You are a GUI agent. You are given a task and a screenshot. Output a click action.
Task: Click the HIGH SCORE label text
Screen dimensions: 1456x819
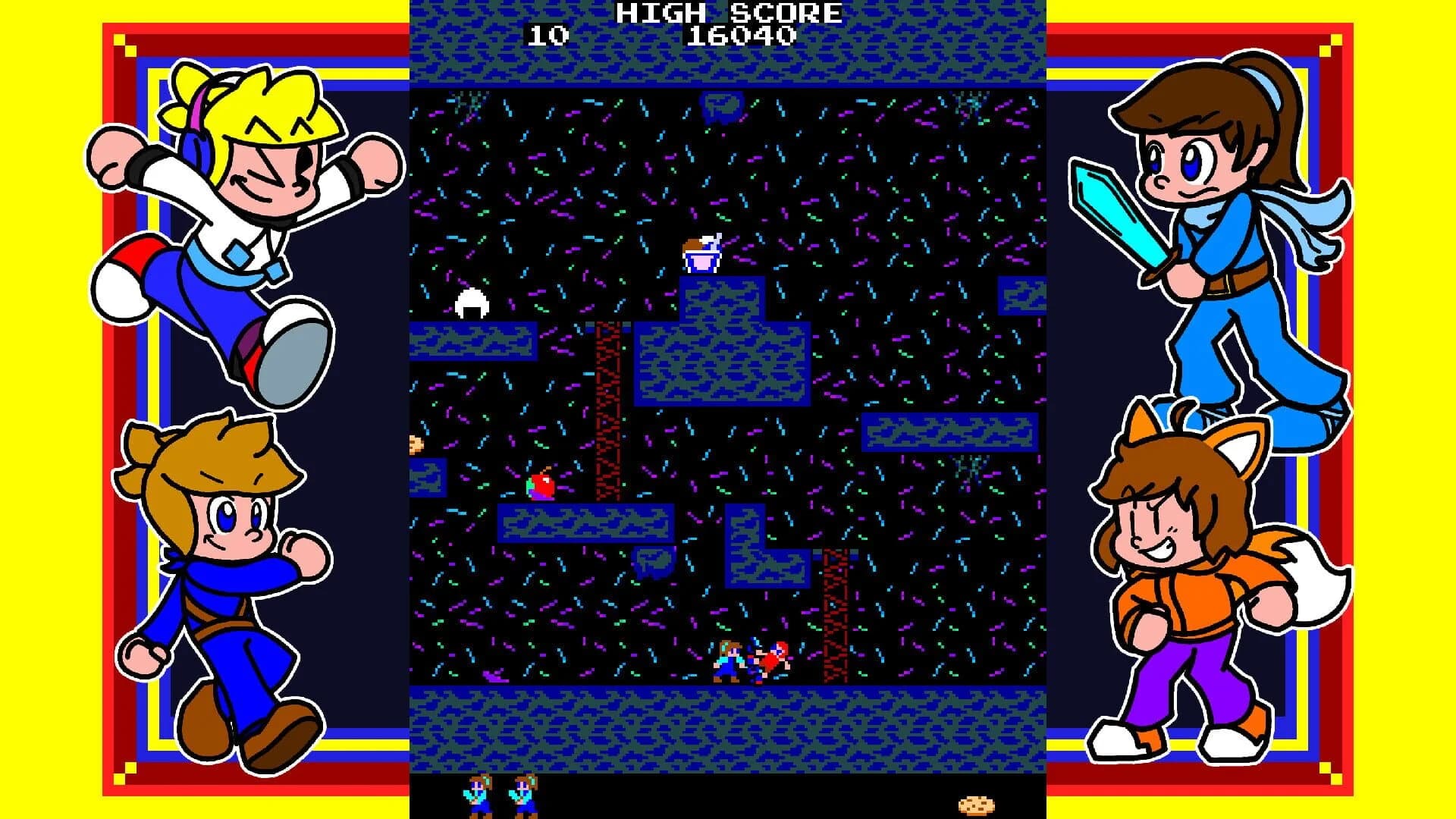tap(728, 13)
